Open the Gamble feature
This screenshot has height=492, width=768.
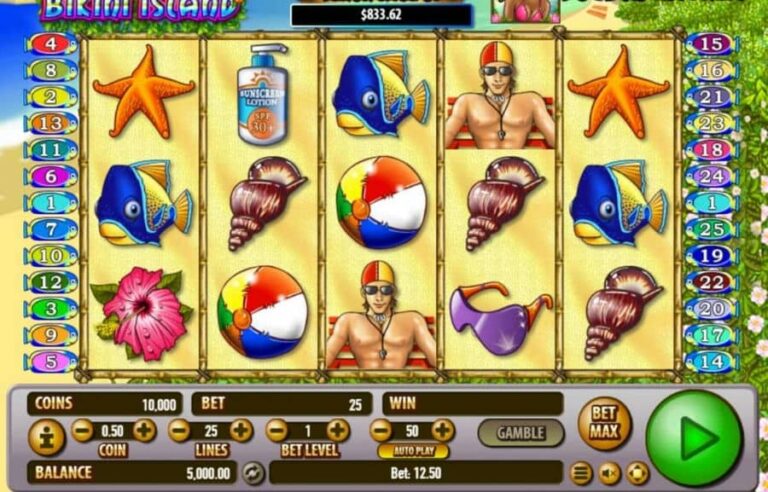pos(521,433)
